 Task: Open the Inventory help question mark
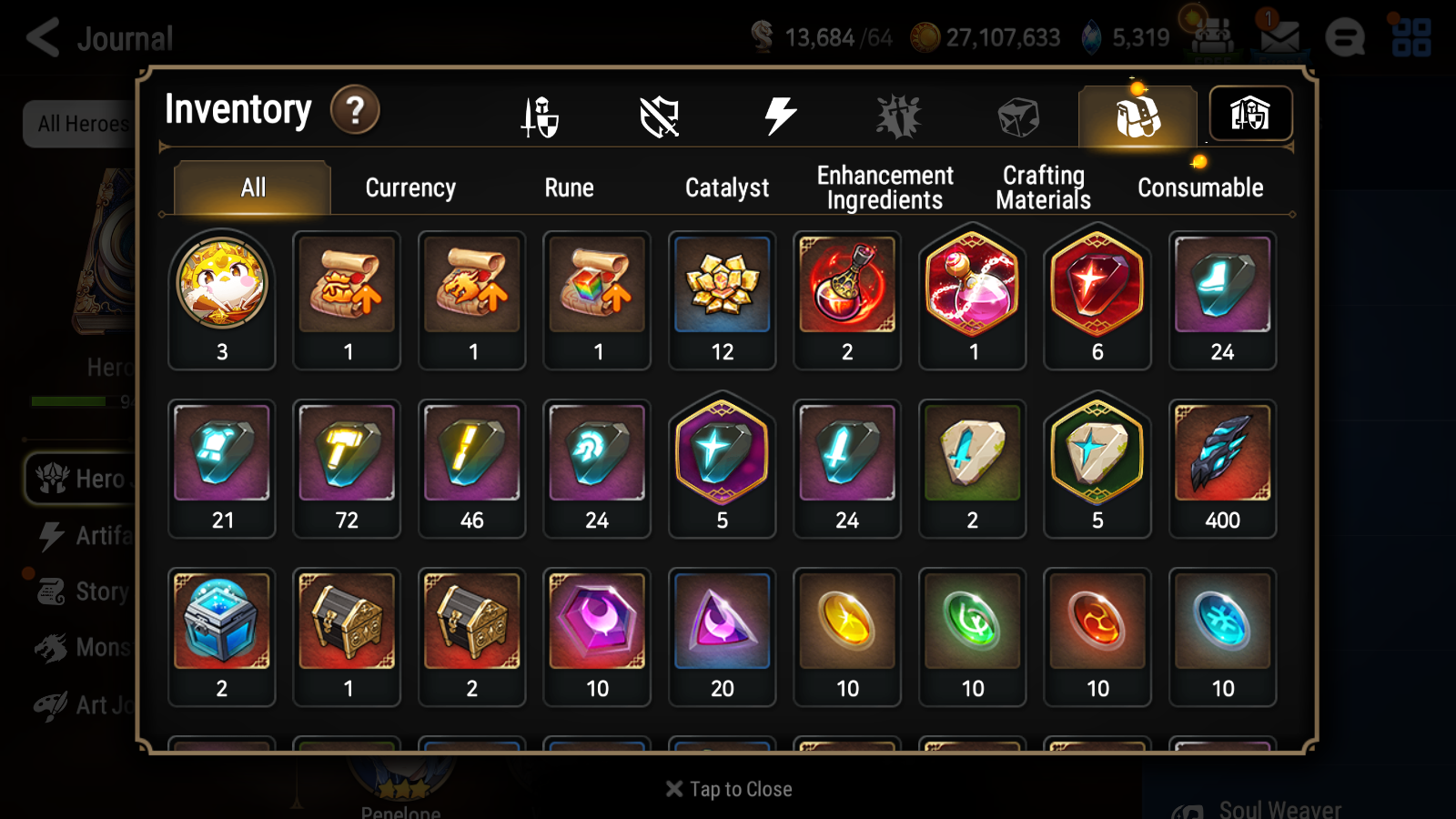355,111
